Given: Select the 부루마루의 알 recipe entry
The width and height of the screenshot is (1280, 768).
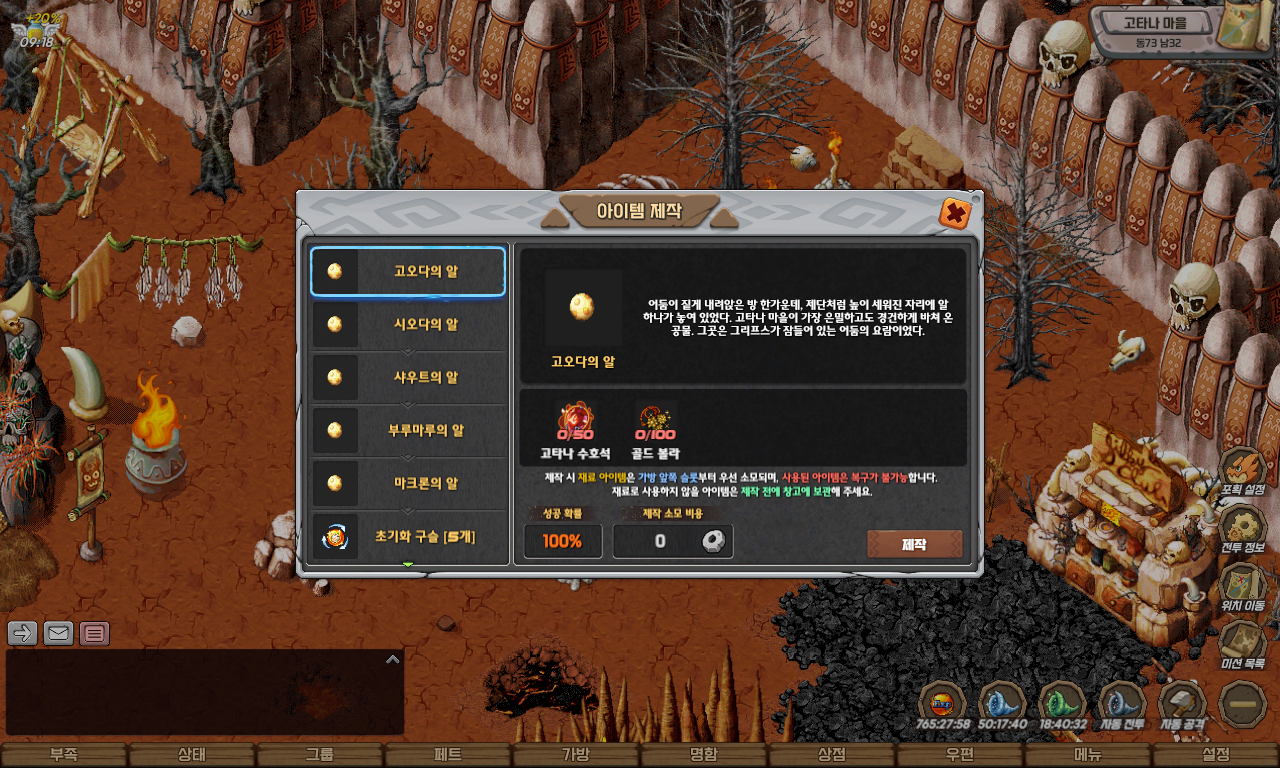Looking at the screenshot, I should [x=408, y=430].
